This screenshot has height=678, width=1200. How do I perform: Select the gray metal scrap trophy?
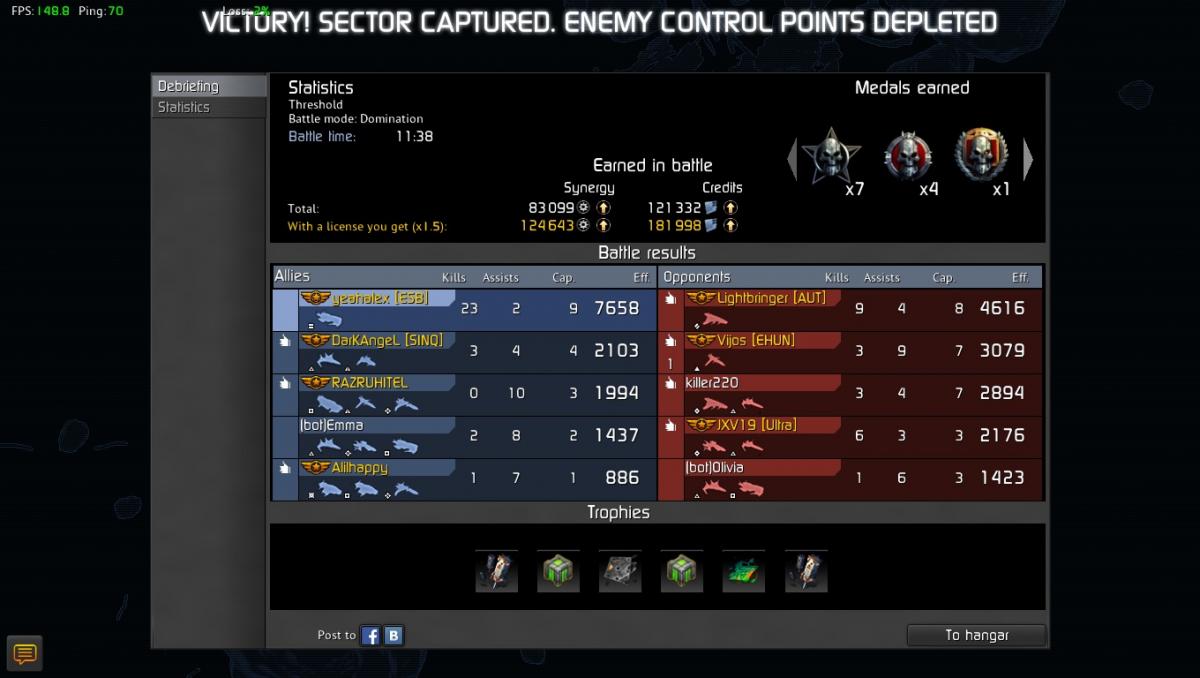pyautogui.click(x=619, y=571)
